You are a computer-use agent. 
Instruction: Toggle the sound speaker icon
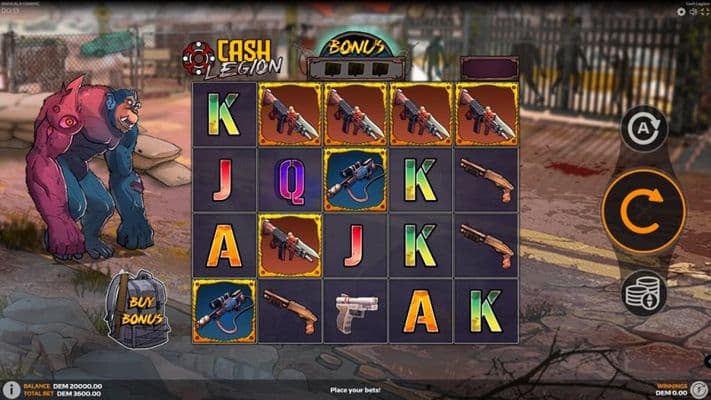point(692,12)
